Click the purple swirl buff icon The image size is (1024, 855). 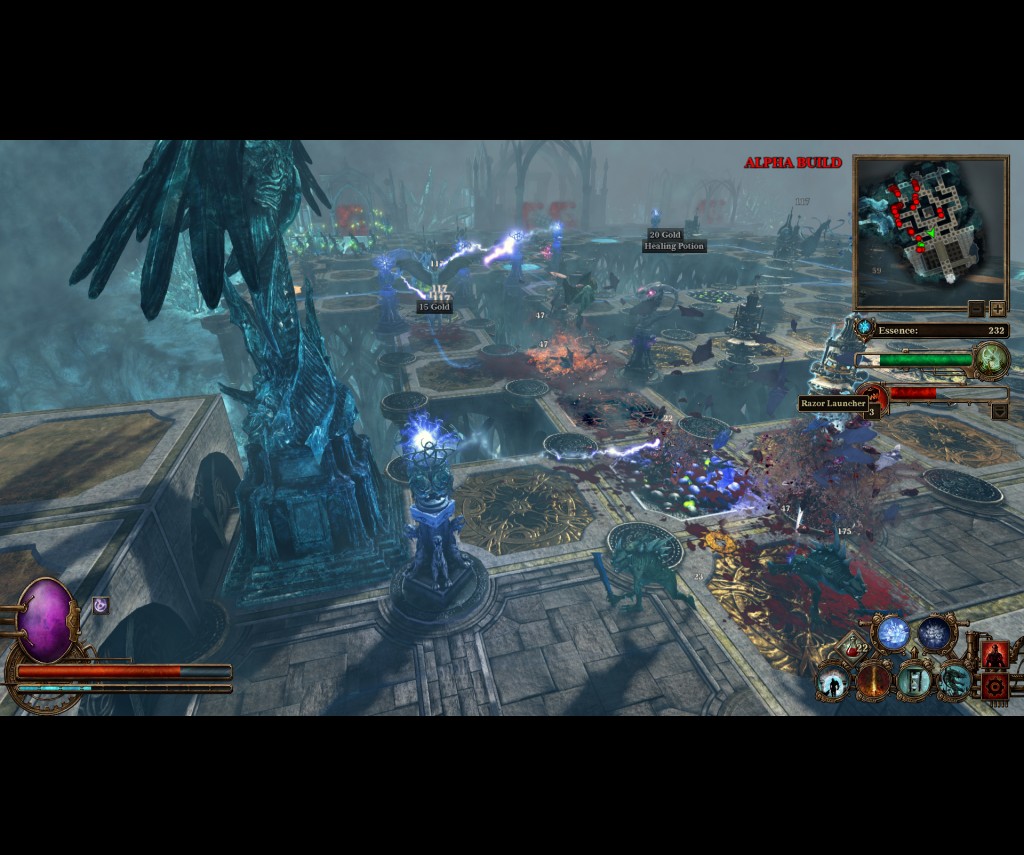coord(100,604)
